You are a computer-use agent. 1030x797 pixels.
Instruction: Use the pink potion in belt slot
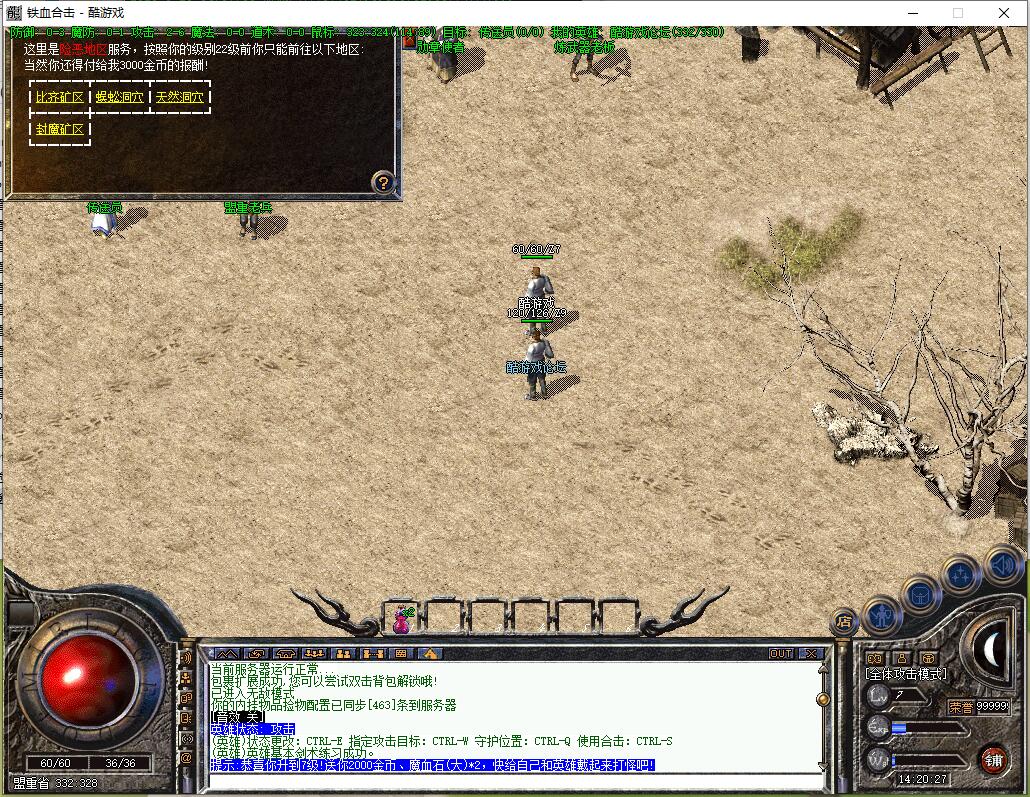pyautogui.click(x=402, y=619)
